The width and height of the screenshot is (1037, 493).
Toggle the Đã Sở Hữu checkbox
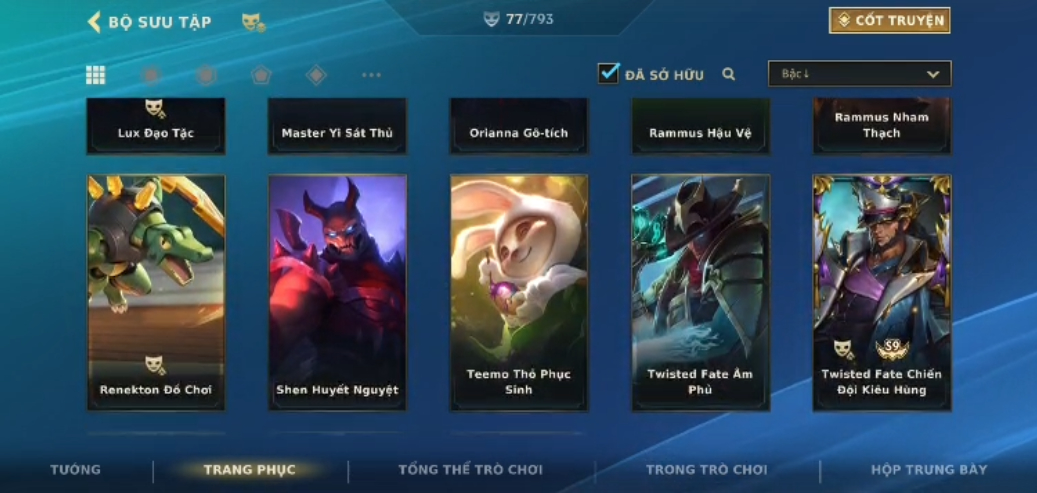tap(608, 73)
